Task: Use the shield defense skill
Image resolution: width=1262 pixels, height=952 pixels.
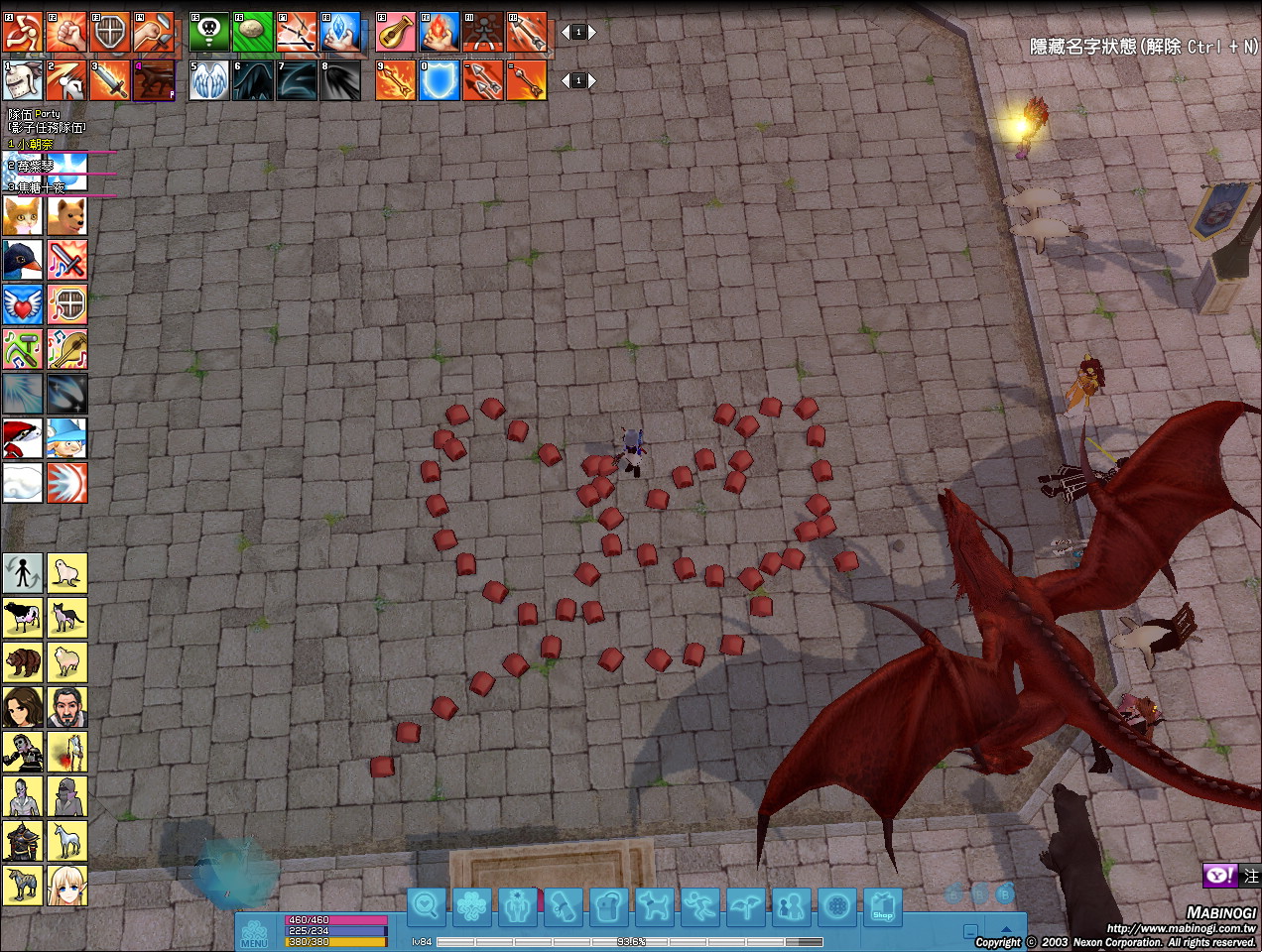Action: coord(110,33)
